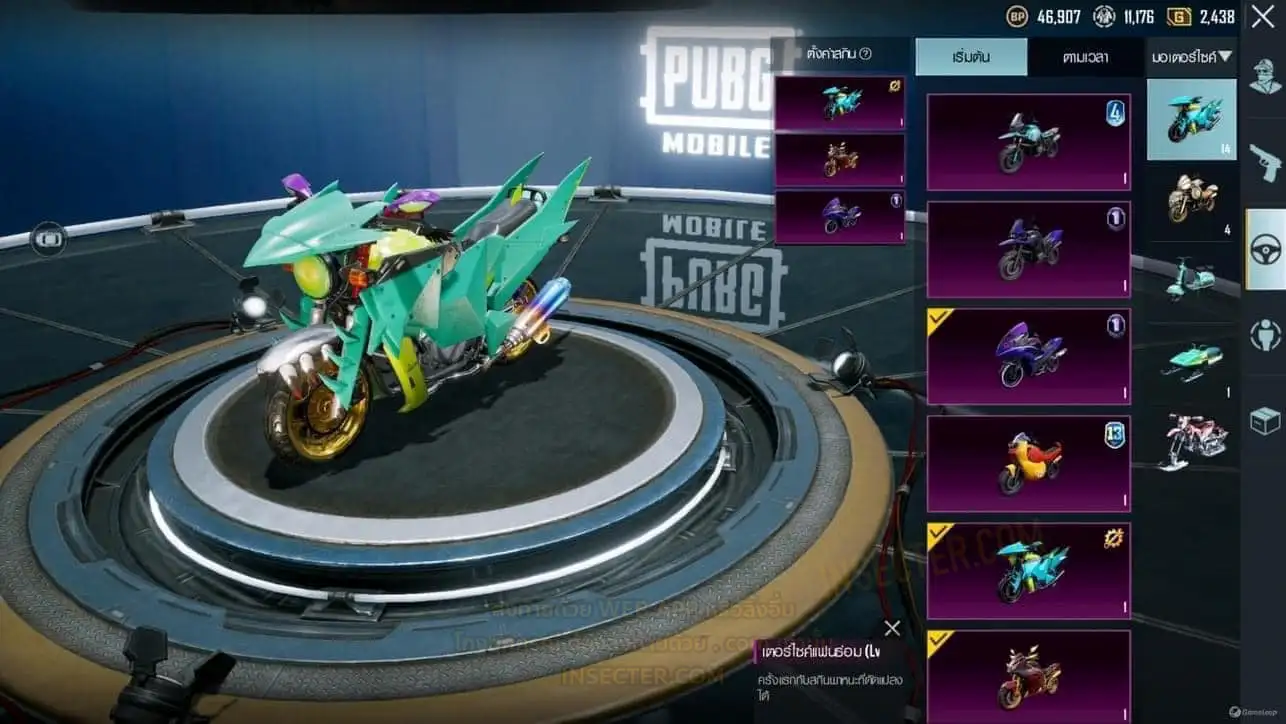Select the motorcycle skin with level 4 badge
This screenshot has height=724, width=1286.
(1028, 142)
